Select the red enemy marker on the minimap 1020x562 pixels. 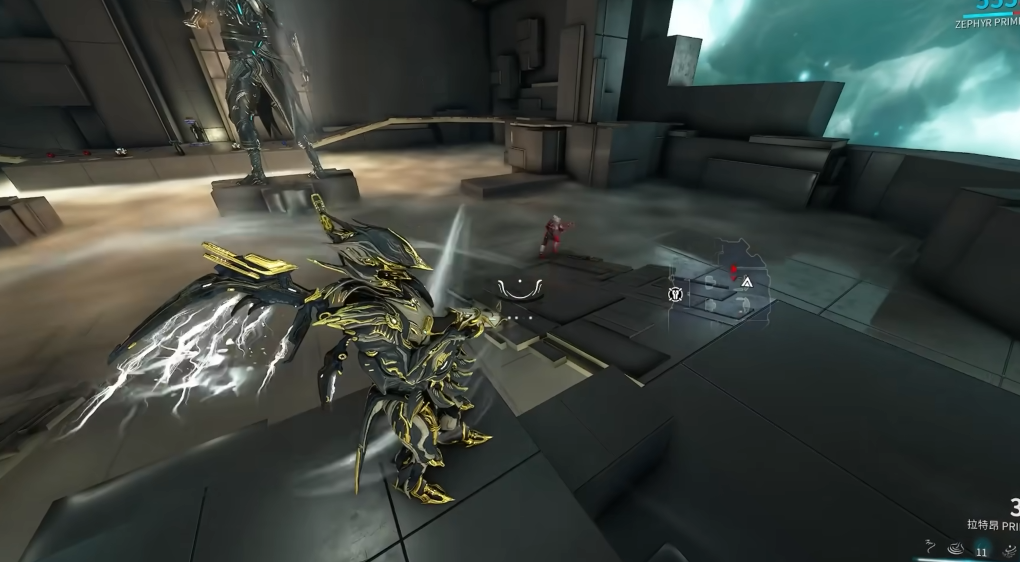[734, 268]
